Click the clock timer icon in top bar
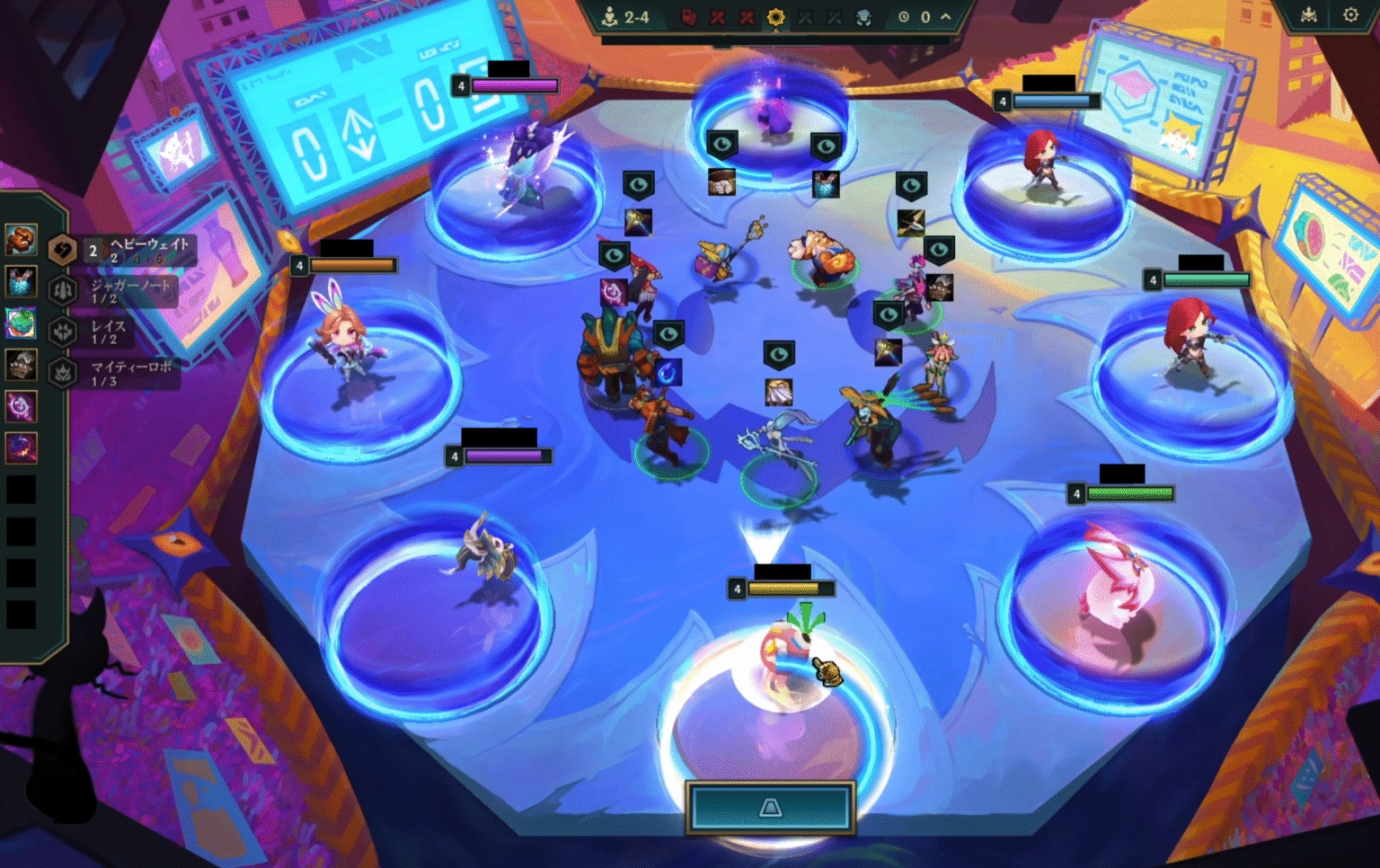Viewport: 1380px width, 868px height. [902, 15]
